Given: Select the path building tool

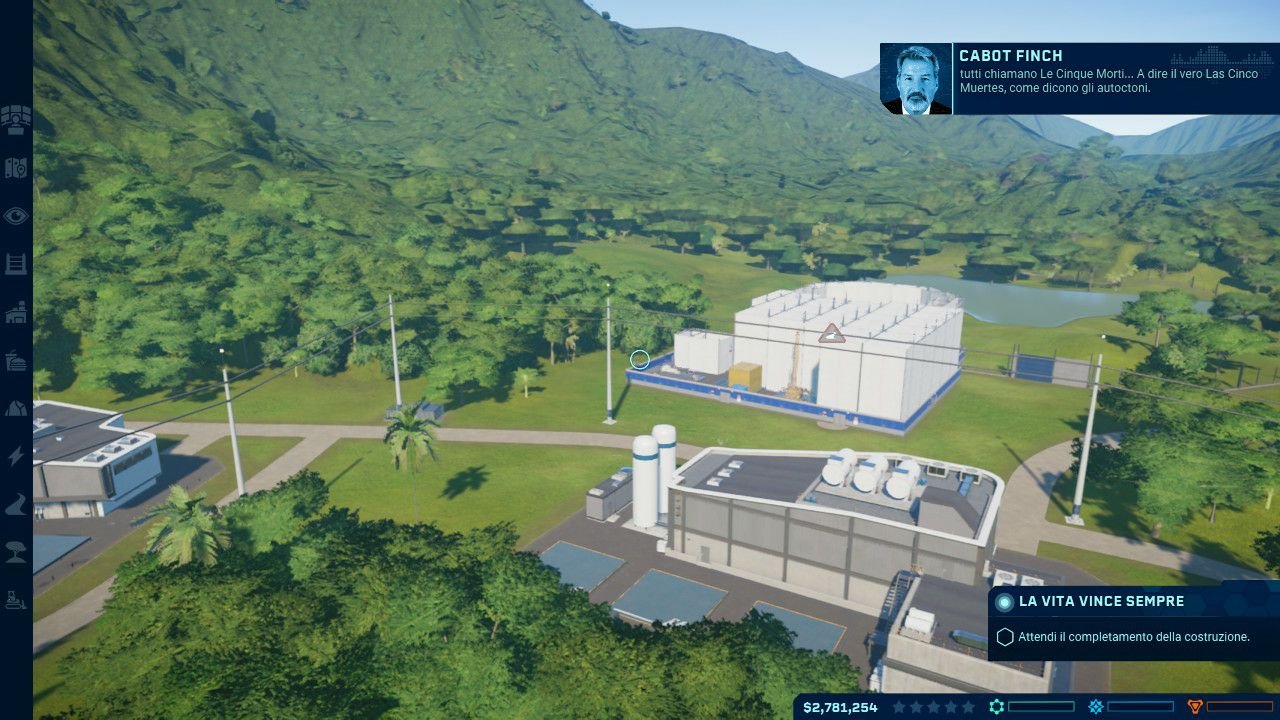Looking at the screenshot, I should coord(16,505).
